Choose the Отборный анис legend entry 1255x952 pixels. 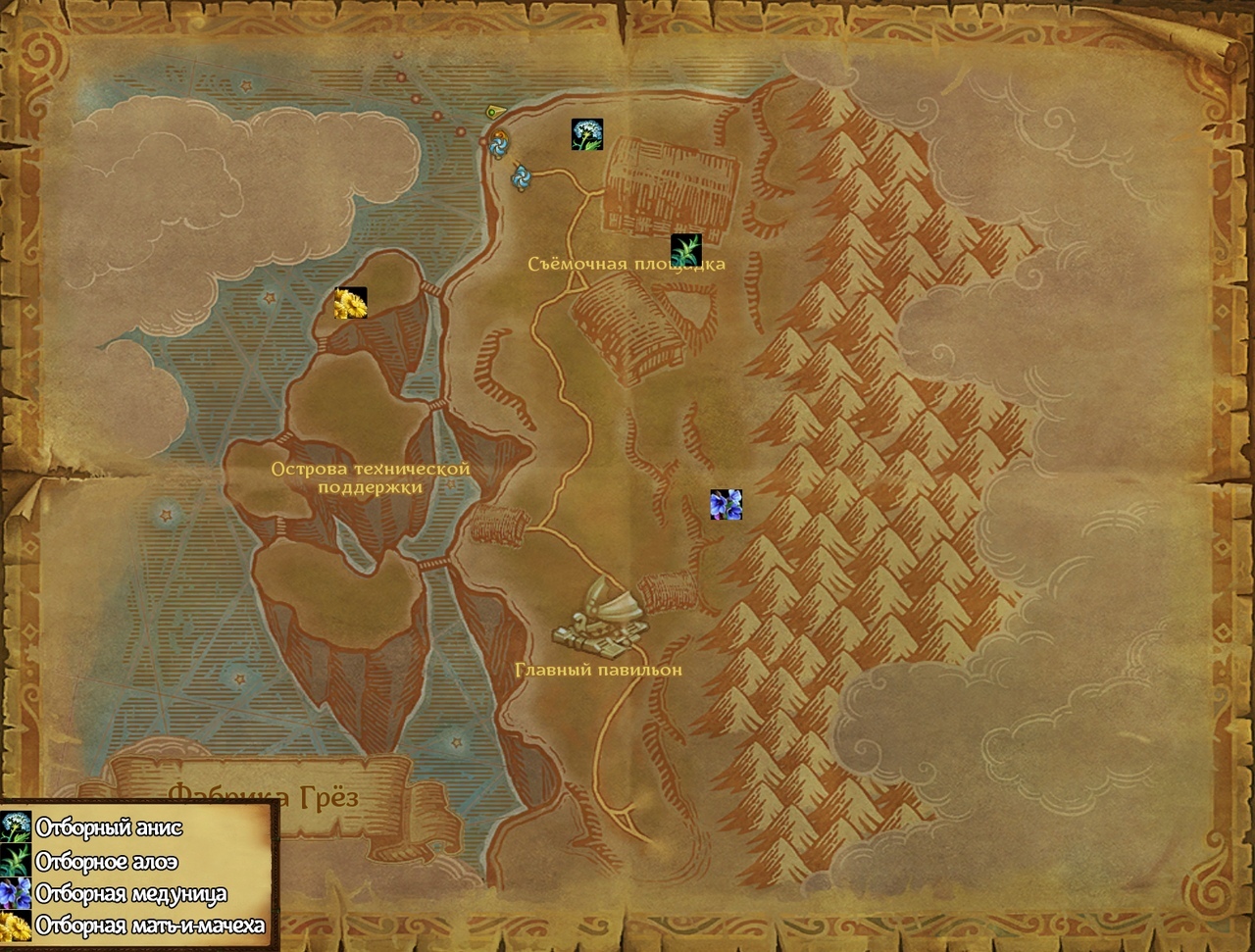(x=108, y=827)
